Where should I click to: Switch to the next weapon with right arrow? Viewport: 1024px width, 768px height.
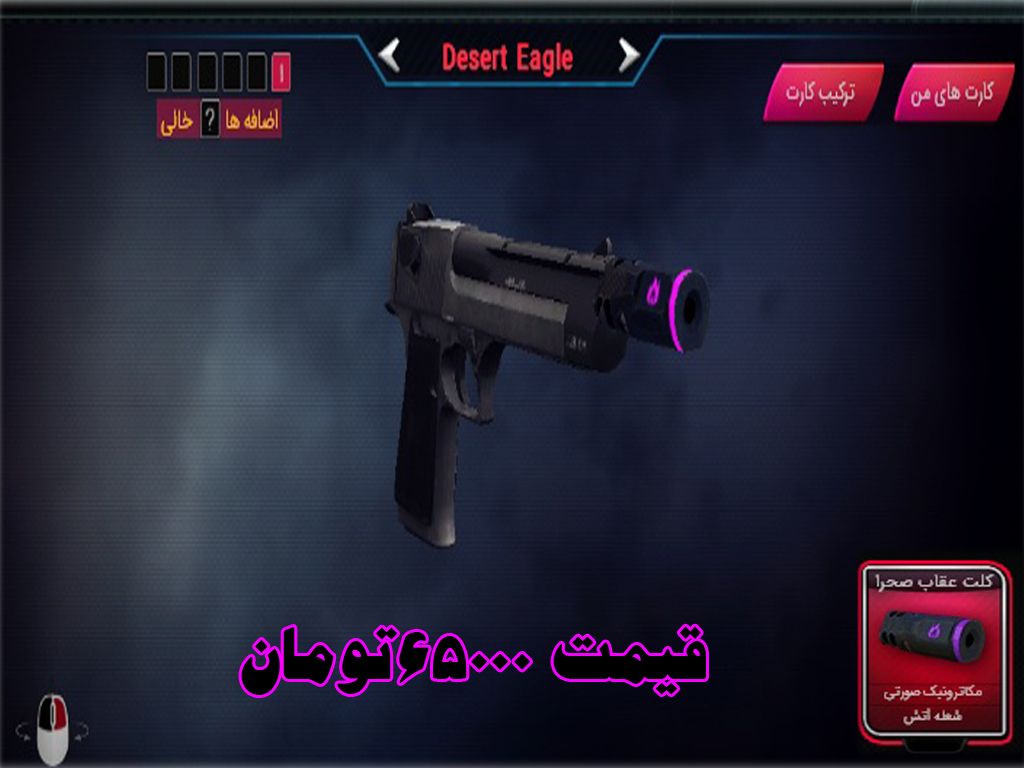click(628, 56)
